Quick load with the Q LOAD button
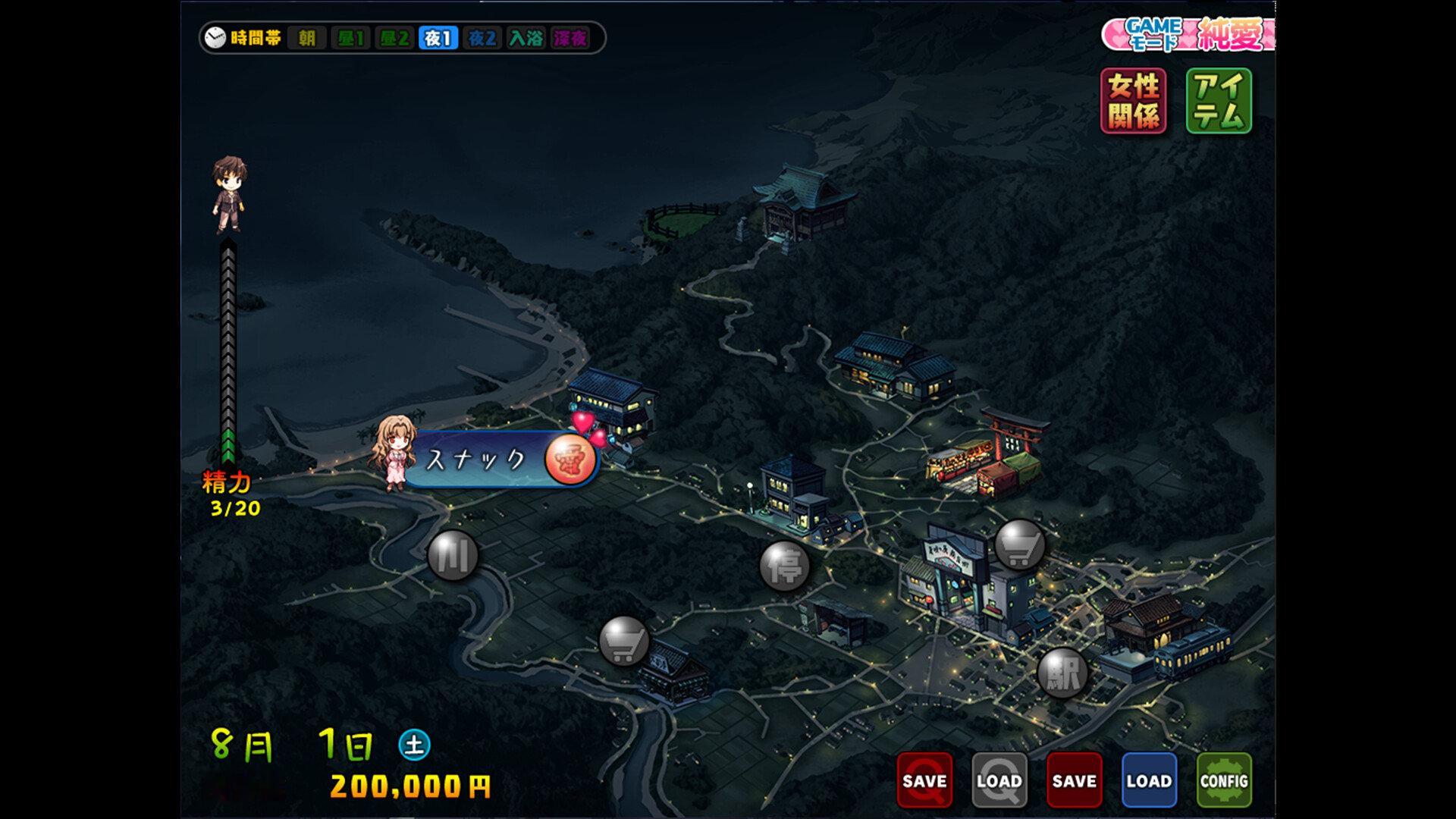This screenshot has width=1456, height=819. pos(999,780)
